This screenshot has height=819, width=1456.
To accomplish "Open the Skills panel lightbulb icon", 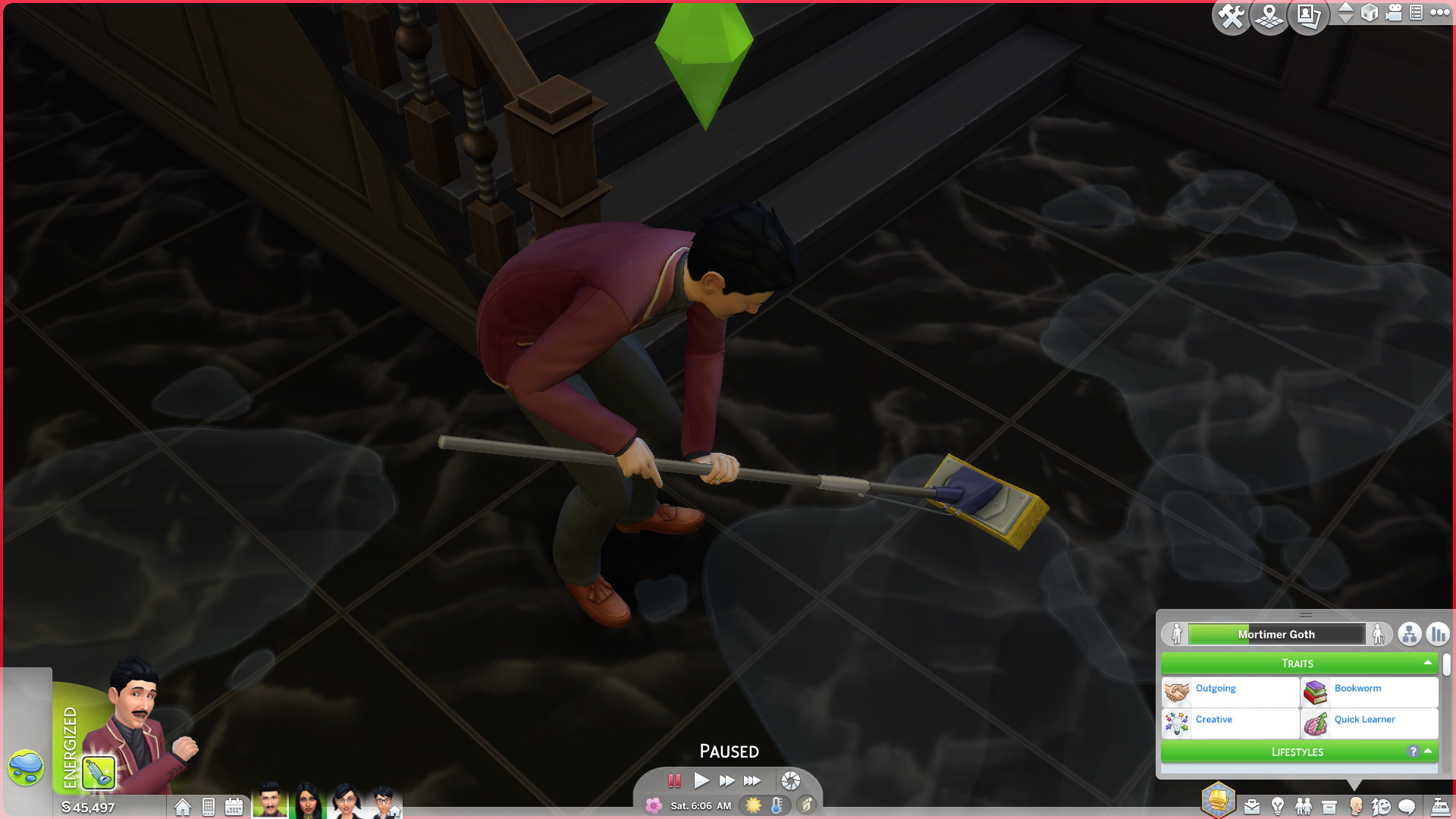I will coord(1279,805).
